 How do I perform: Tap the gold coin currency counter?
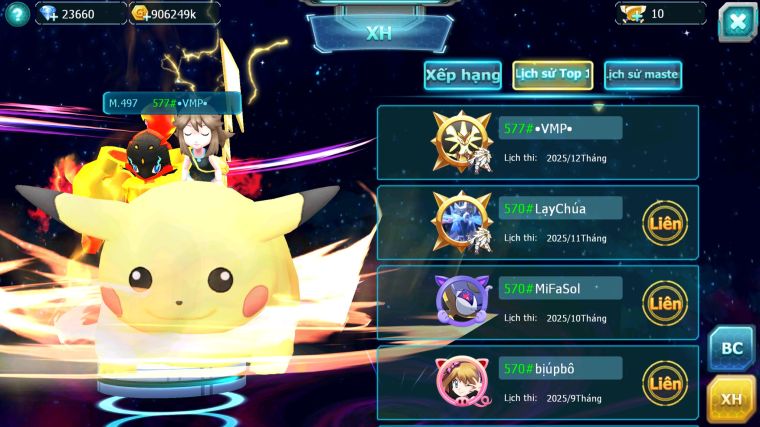173,14
